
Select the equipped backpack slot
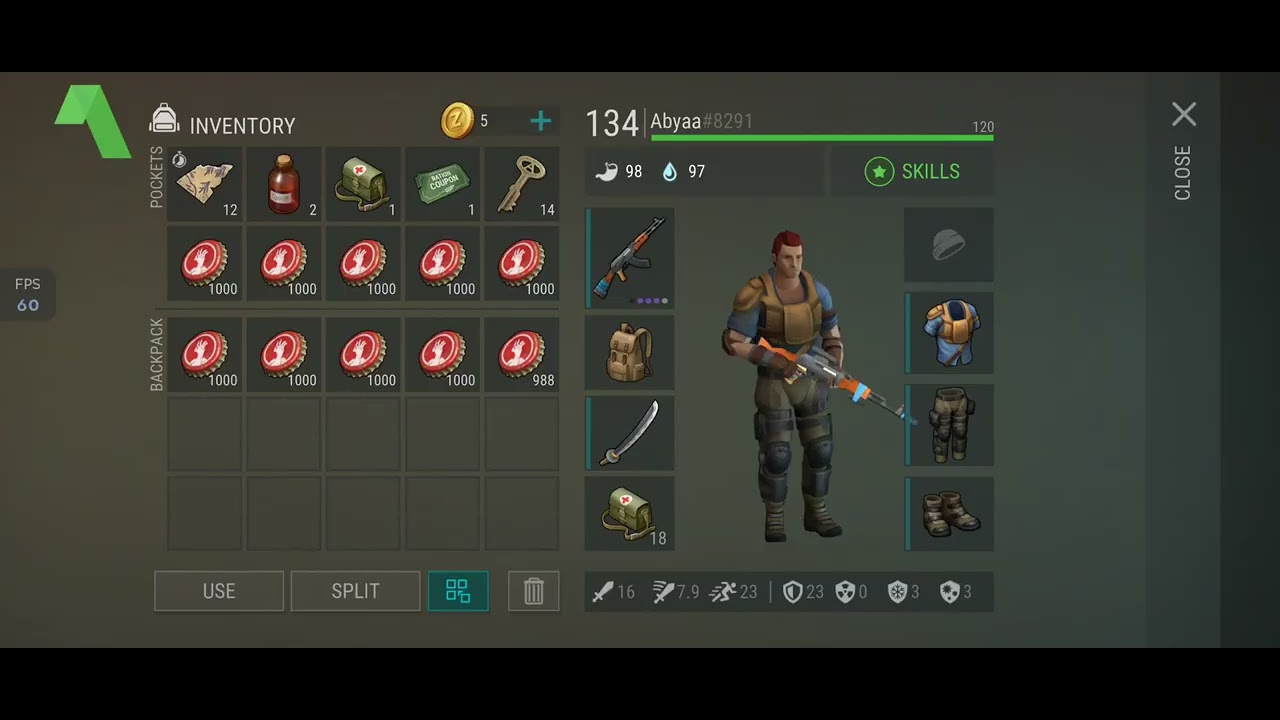(x=630, y=352)
